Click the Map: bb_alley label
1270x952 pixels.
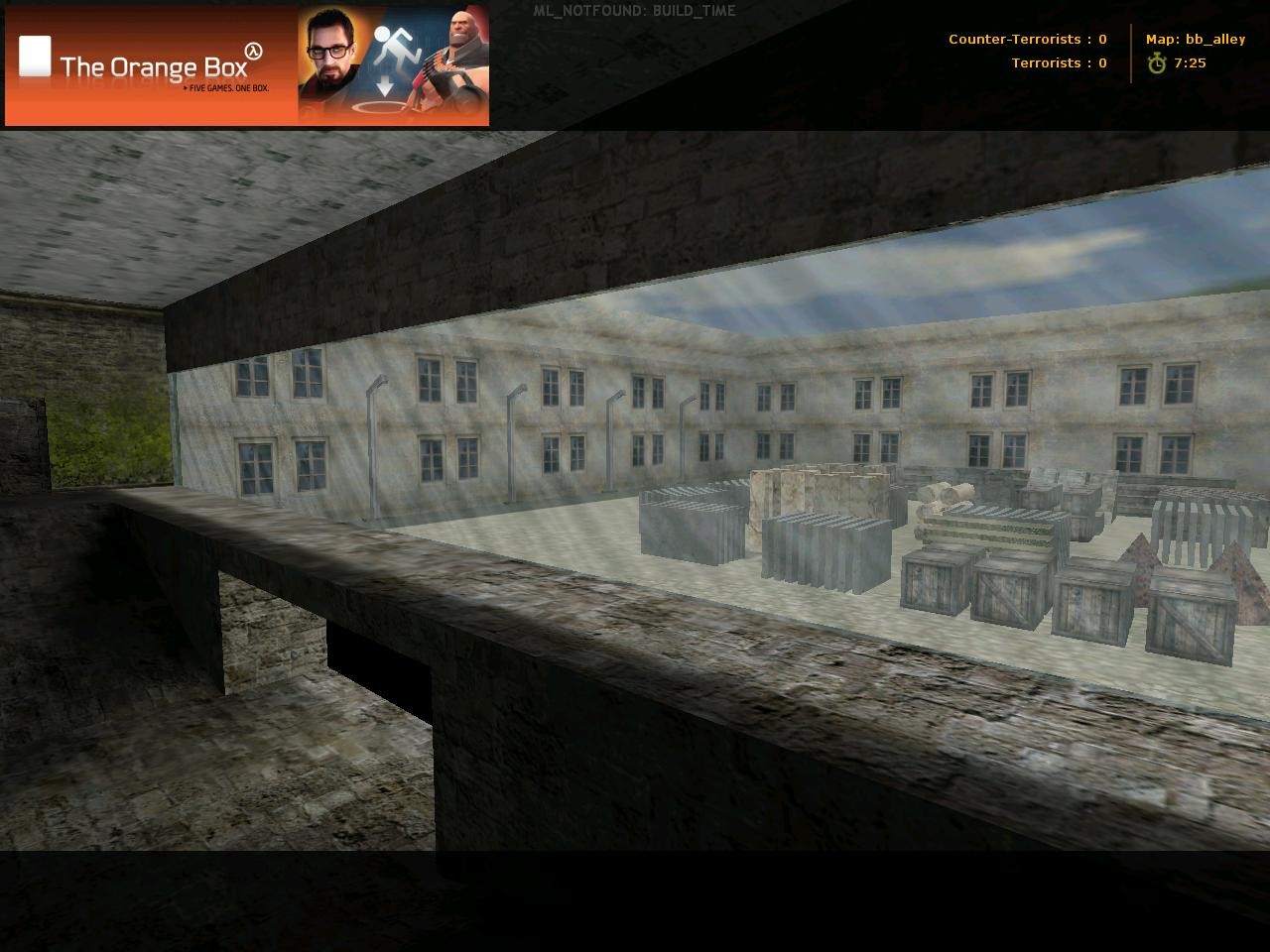(1196, 39)
